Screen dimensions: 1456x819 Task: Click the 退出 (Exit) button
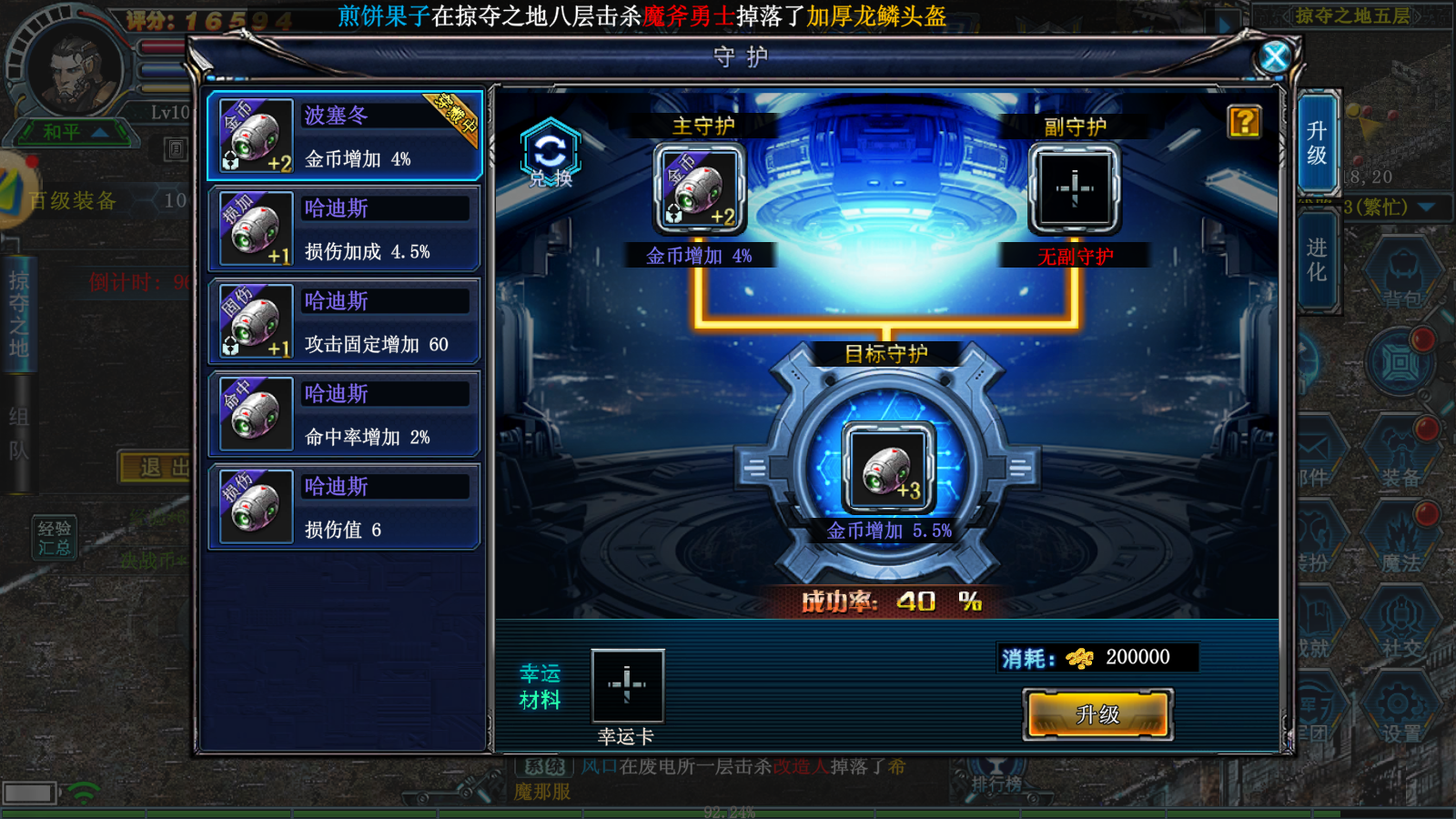(154, 466)
